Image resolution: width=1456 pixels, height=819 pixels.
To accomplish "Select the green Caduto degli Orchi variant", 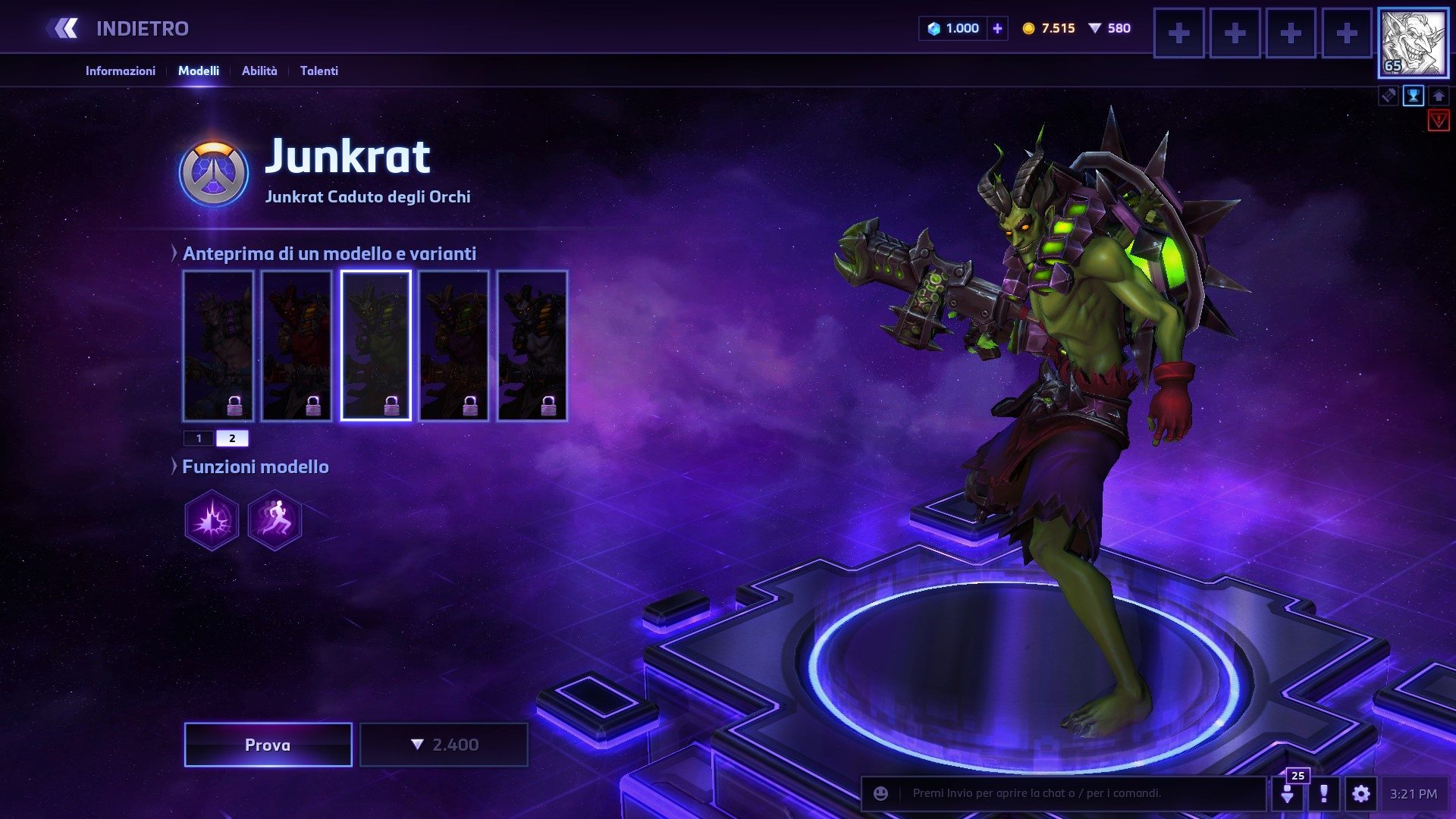I will click(375, 345).
